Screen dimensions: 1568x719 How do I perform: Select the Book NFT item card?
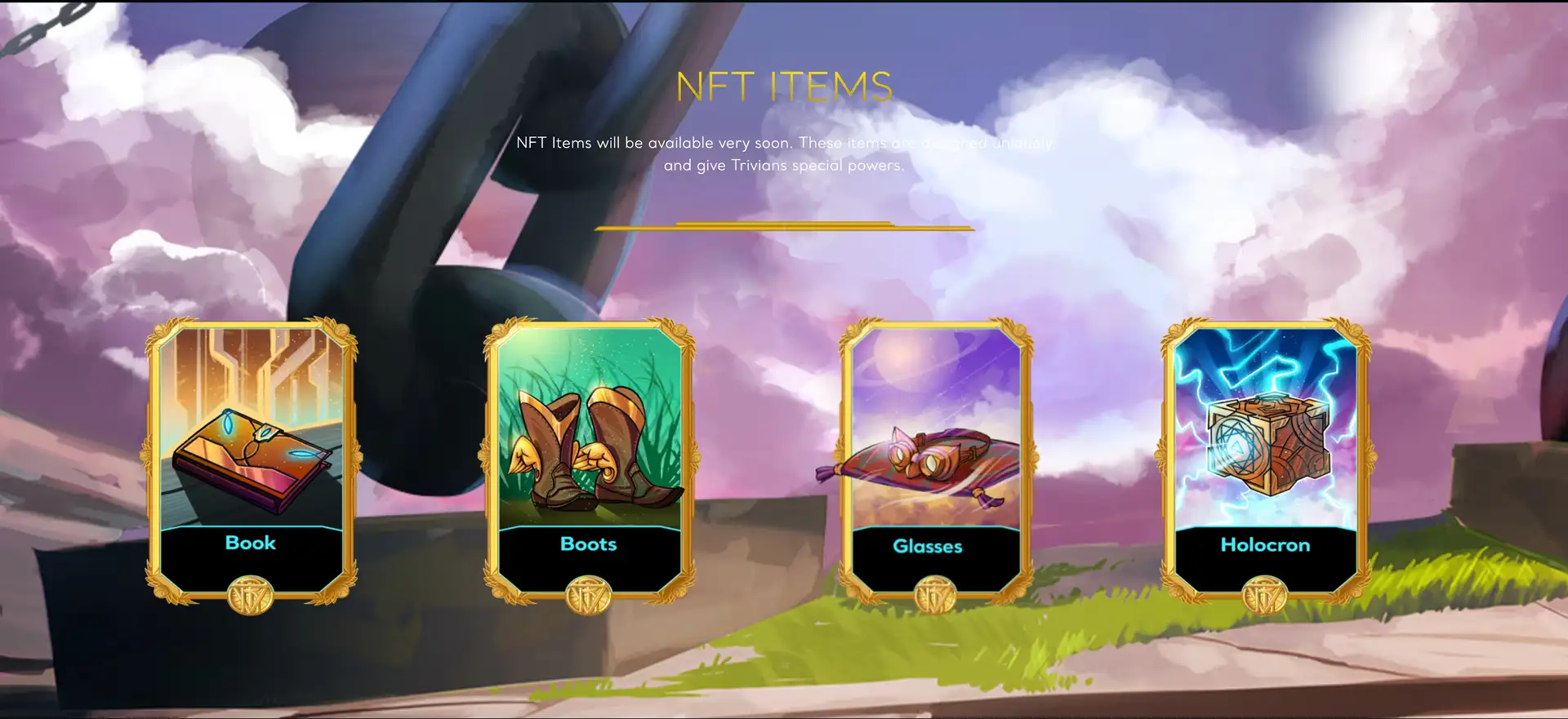pos(251,461)
